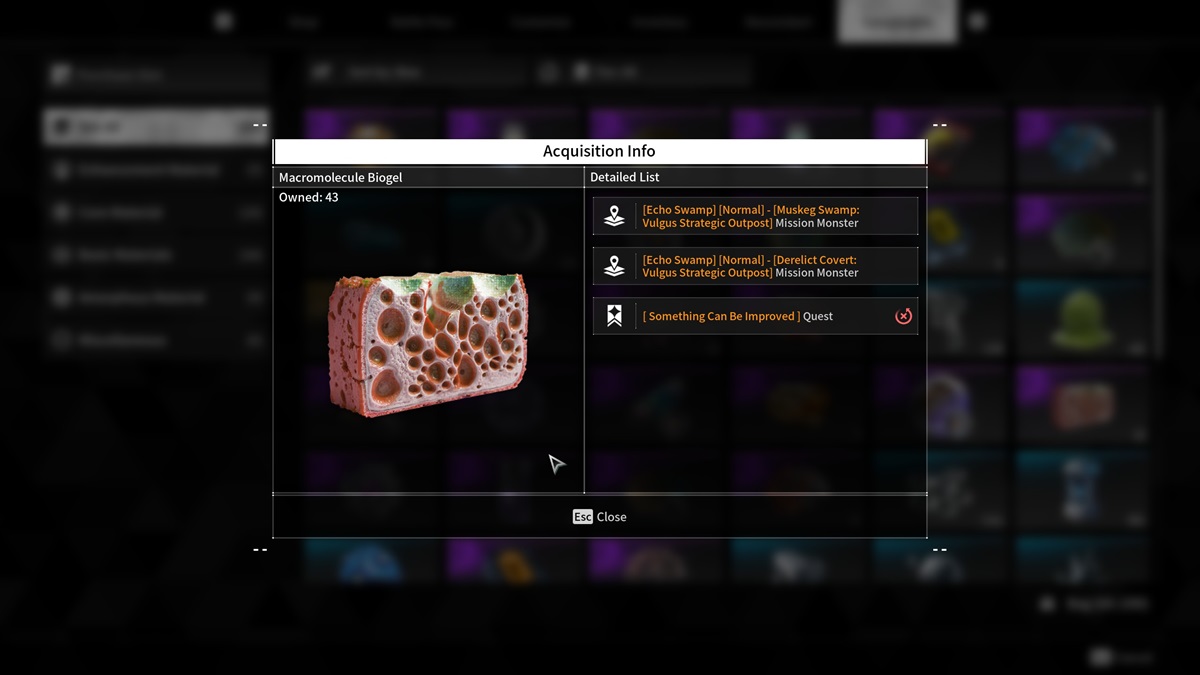The image size is (1200, 675).
Task: Click the red crossed-circle icon on quest row
Action: tap(903, 316)
